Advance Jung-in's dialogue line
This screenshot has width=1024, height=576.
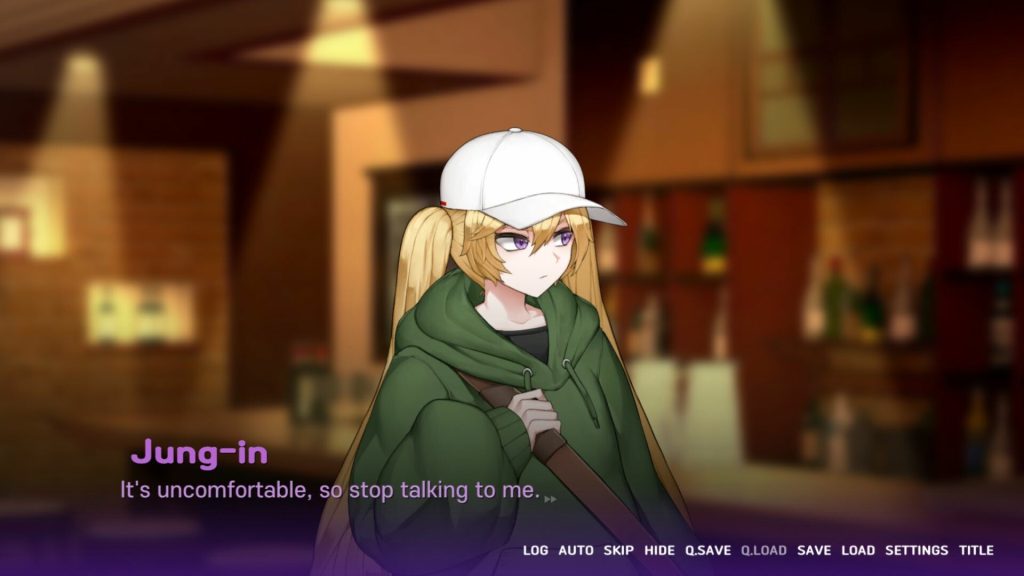[330, 492]
